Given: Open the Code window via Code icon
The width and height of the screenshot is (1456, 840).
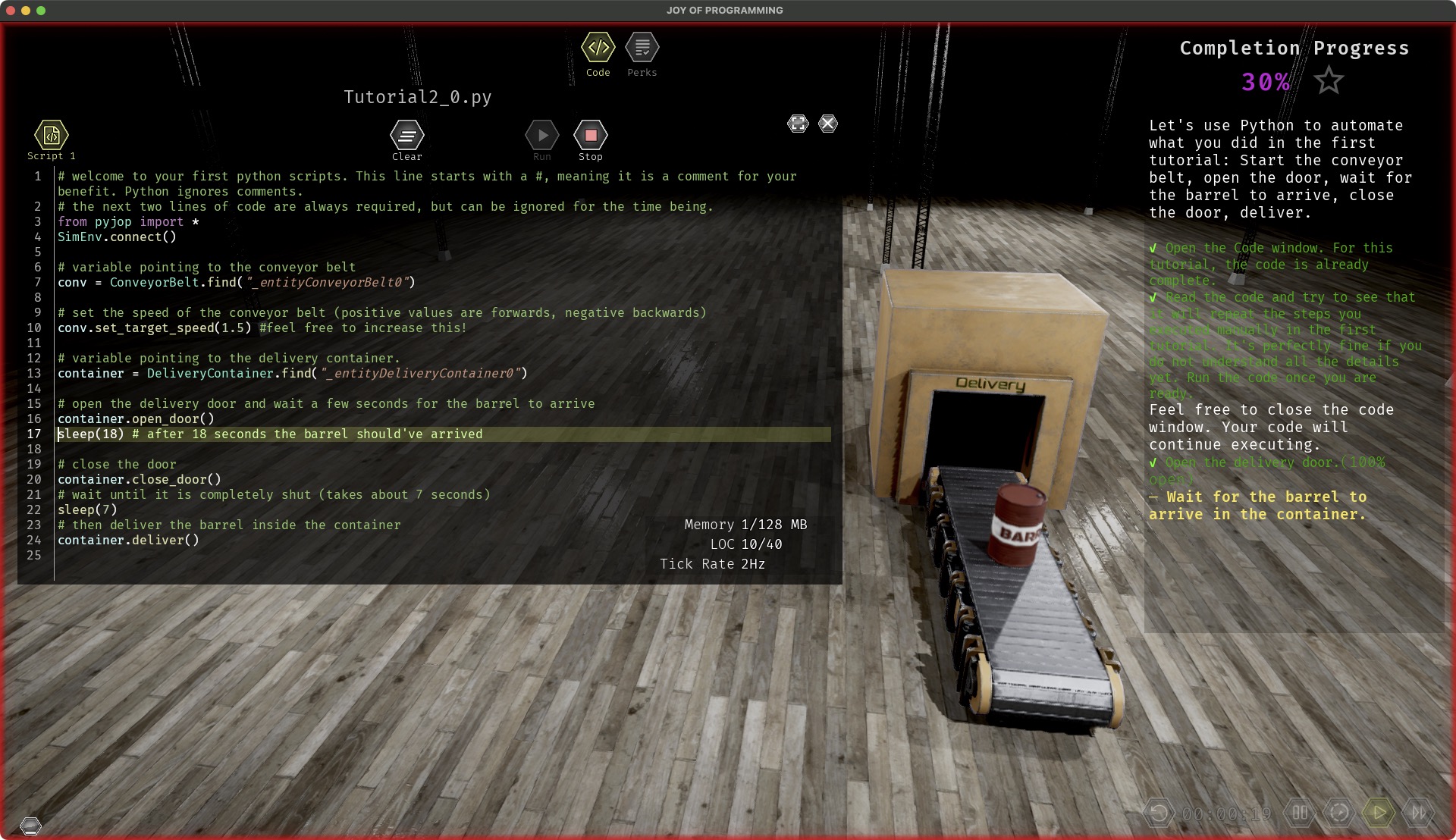Looking at the screenshot, I should pos(598,49).
